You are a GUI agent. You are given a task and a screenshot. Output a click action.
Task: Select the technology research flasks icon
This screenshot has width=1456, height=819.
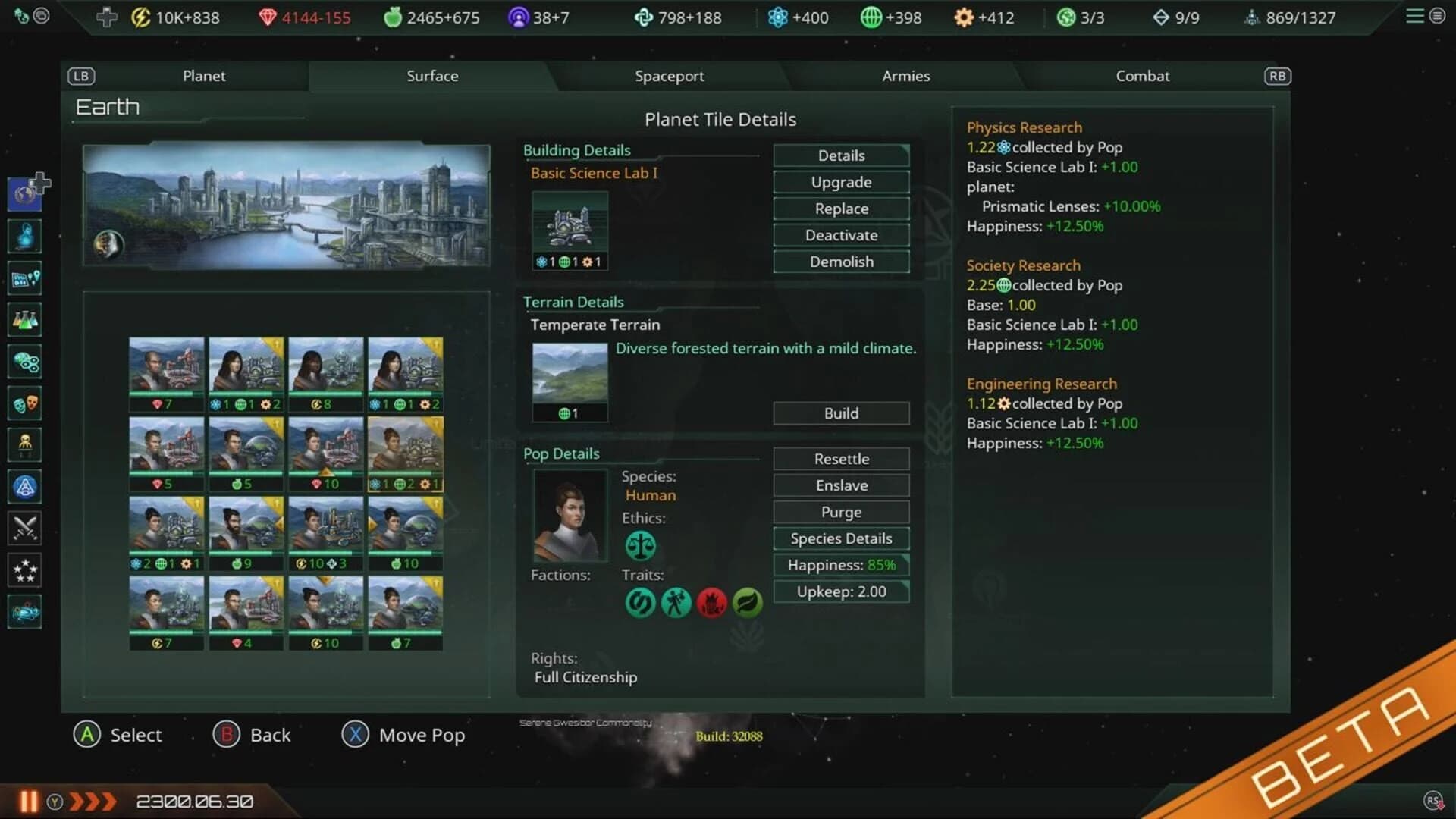click(25, 320)
